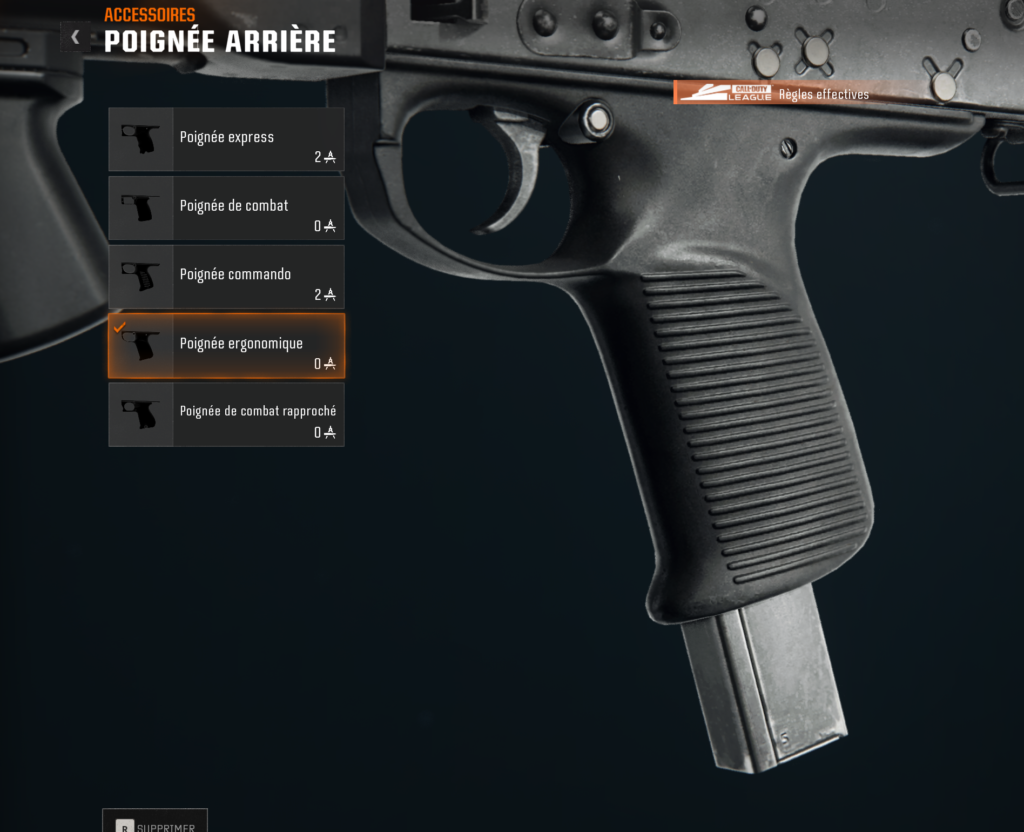The width and height of the screenshot is (1024, 832).
Task: Choose the Poignée de combat grip
Action: coord(226,208)
